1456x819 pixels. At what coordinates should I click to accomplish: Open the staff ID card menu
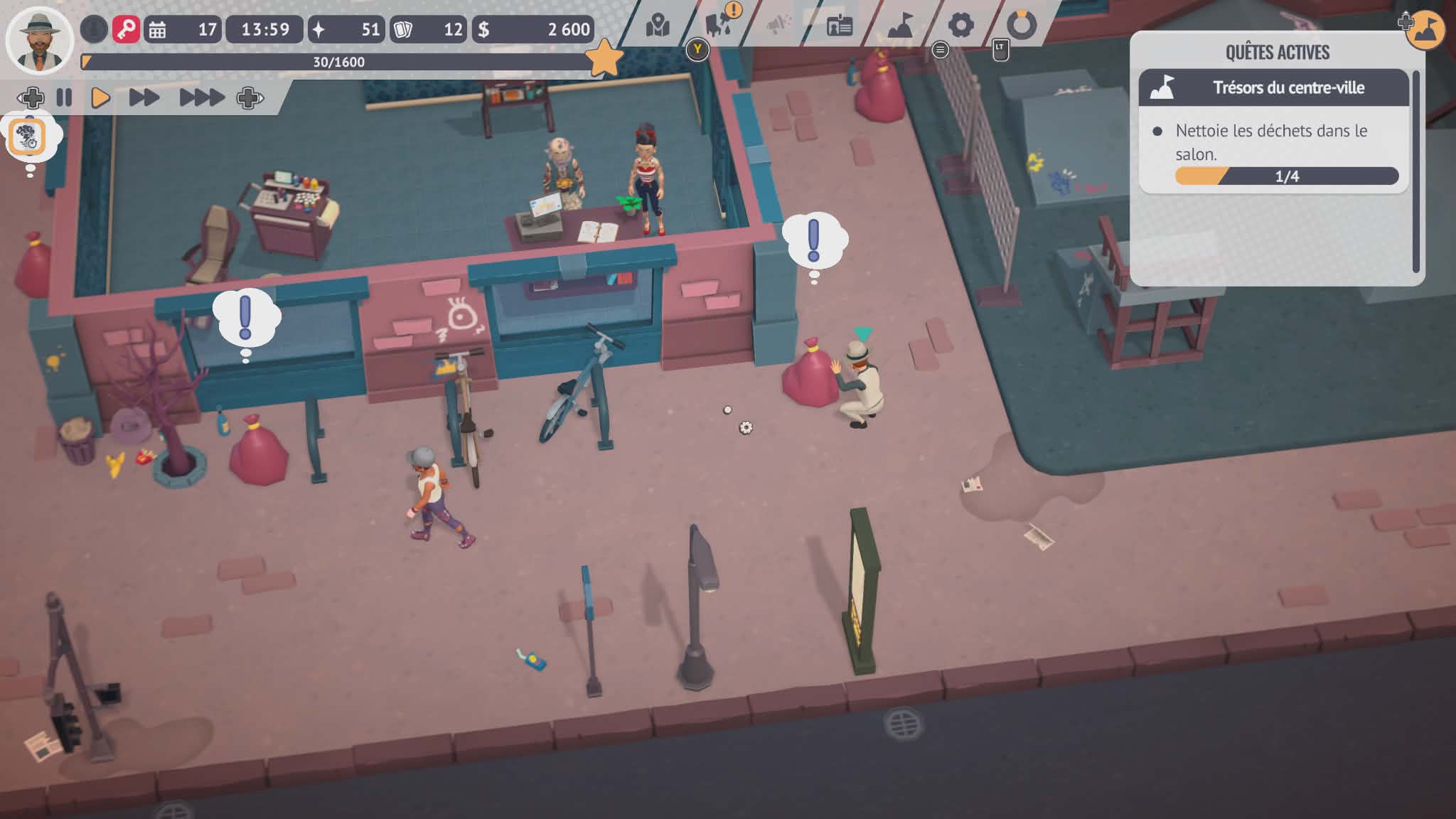point(840,26)
